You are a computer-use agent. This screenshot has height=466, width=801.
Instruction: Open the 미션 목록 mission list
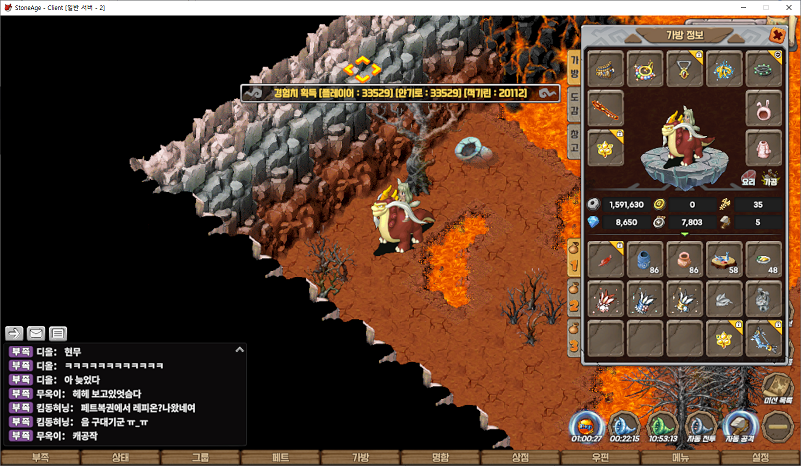click(x=778, y=391)
